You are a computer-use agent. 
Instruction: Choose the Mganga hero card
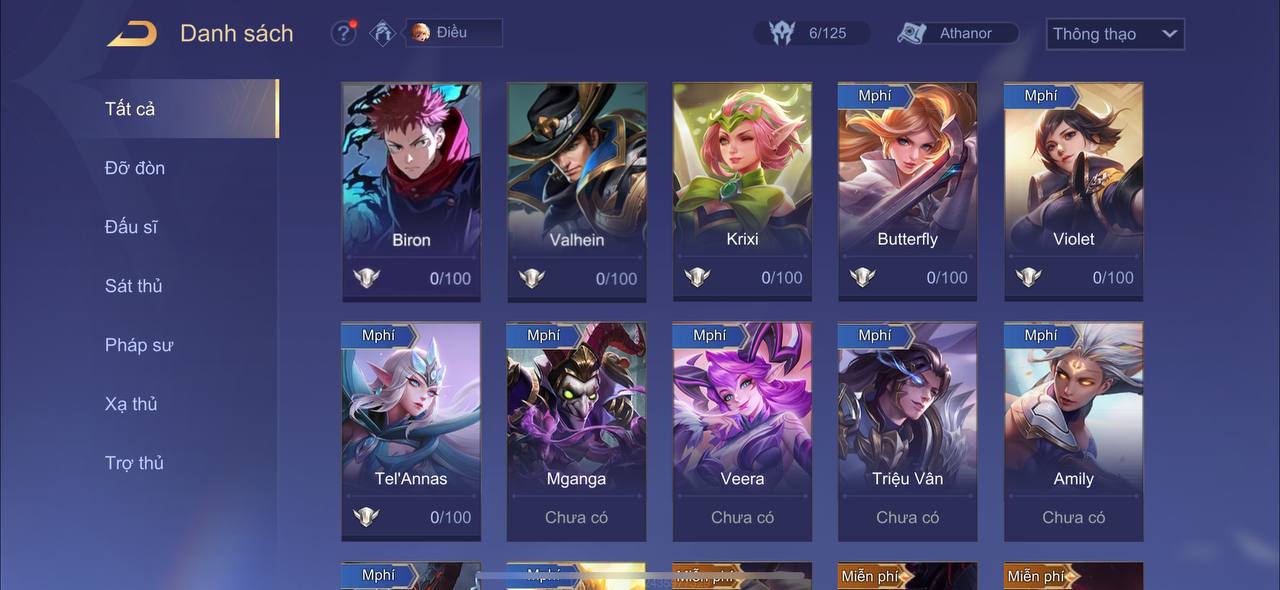(x=576, y=430)
